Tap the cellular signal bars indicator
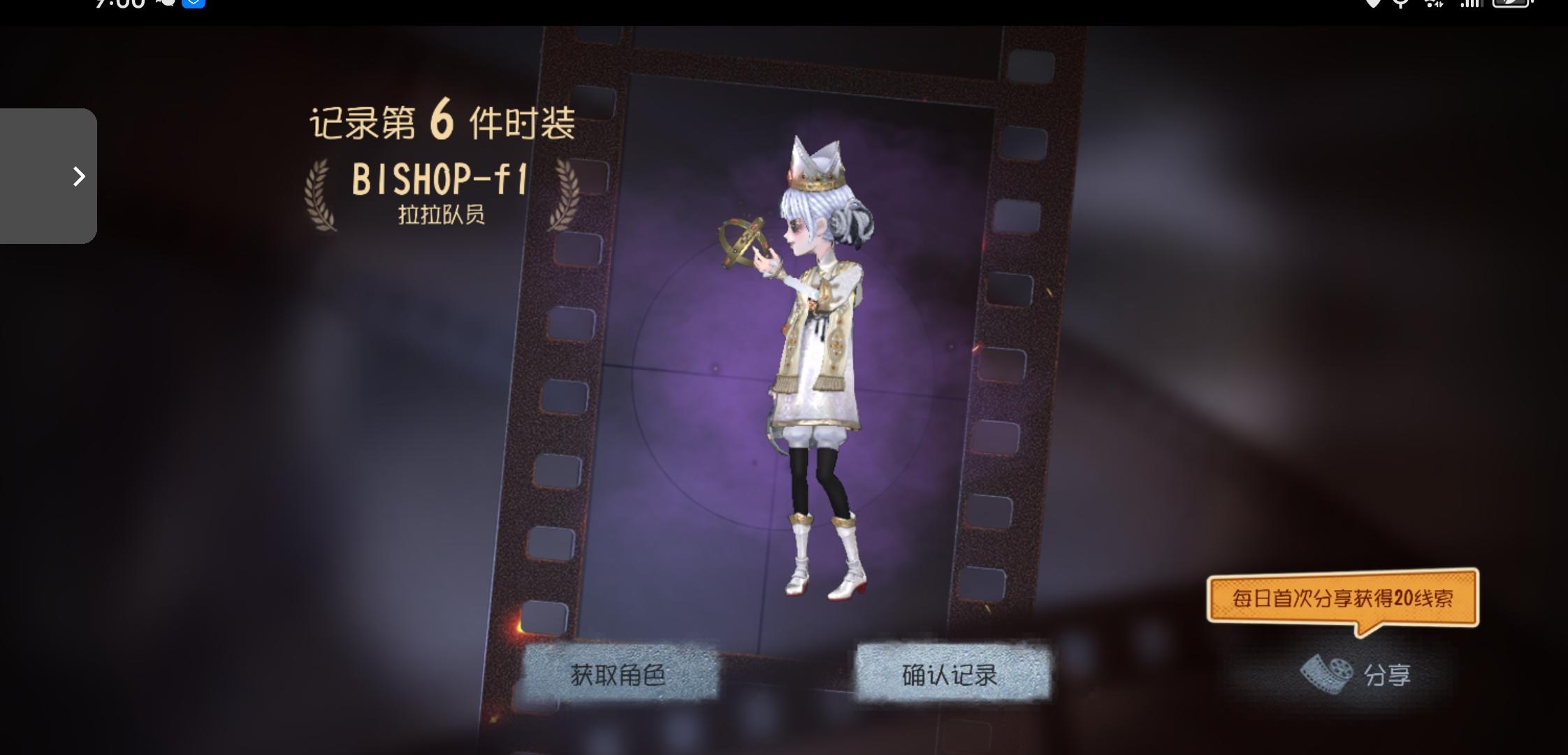1568x755 pixels. (1471, 4)
